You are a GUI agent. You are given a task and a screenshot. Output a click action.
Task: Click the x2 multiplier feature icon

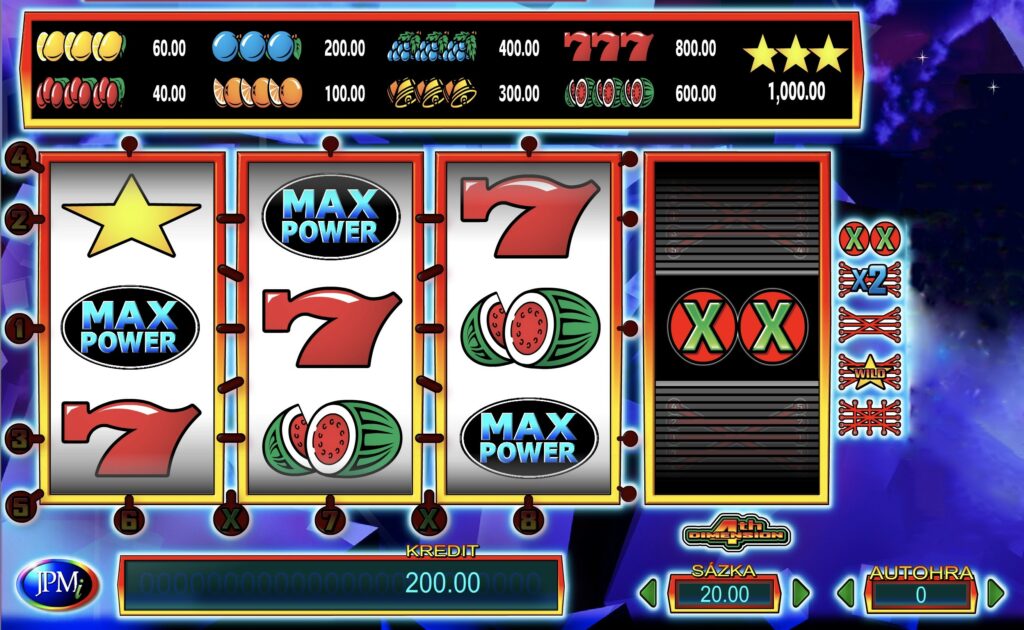click(869, 281)
